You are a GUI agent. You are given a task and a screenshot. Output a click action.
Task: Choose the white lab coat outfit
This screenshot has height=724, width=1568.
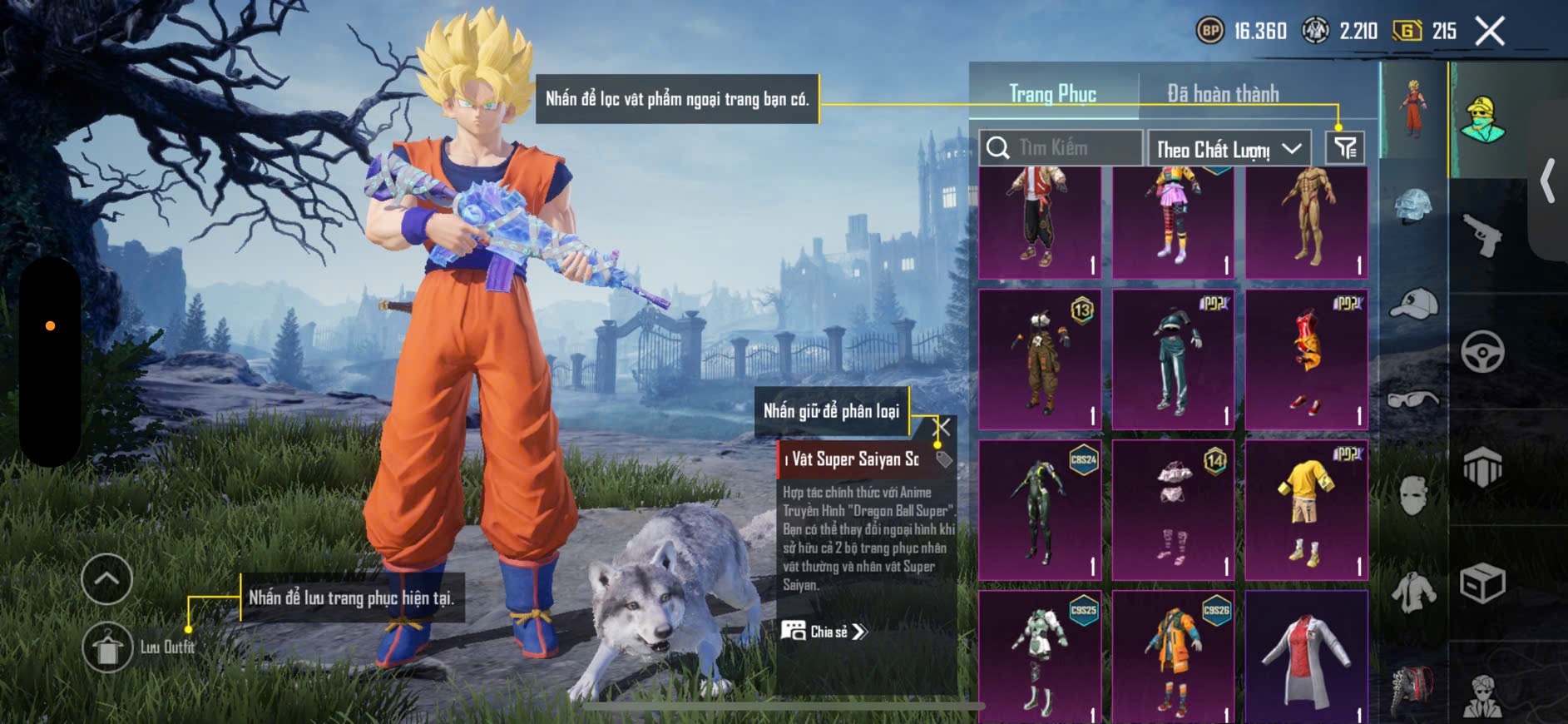pyautogui.click(x=1307, y=657)
